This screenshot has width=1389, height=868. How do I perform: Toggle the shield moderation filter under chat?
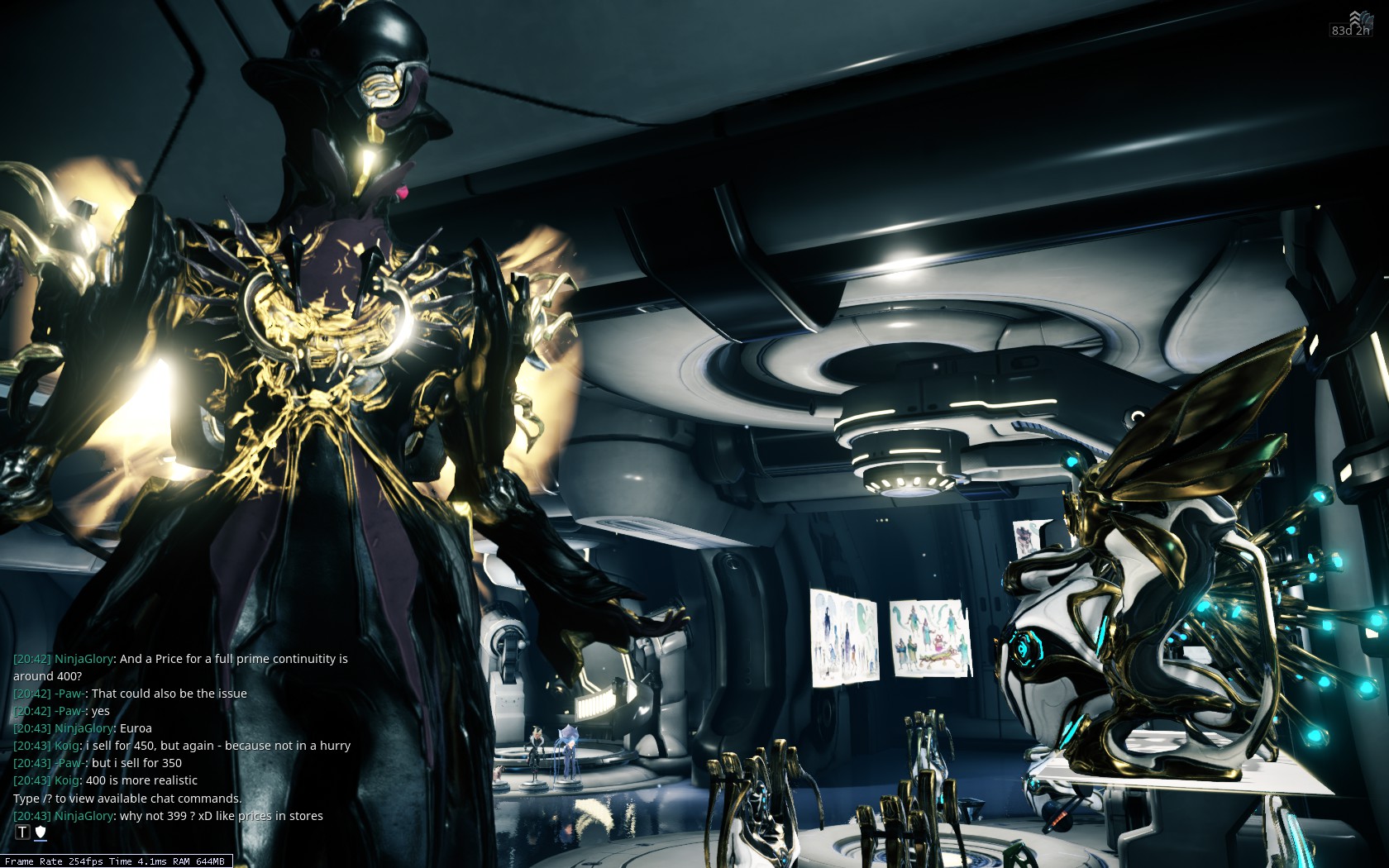pos(39,831)
